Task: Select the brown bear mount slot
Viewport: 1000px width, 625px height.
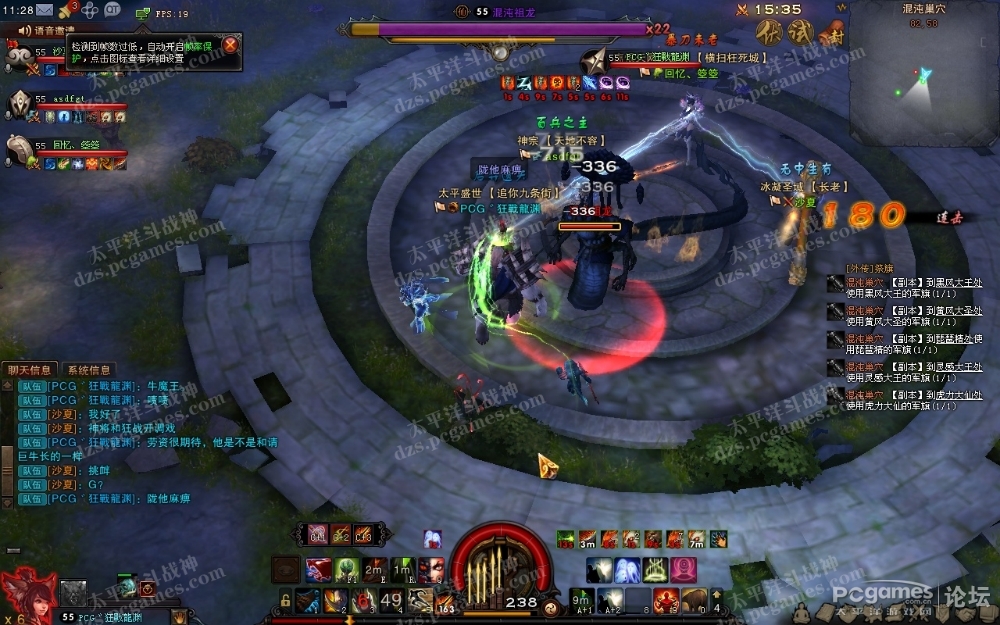Action: [x=691, y=601]
